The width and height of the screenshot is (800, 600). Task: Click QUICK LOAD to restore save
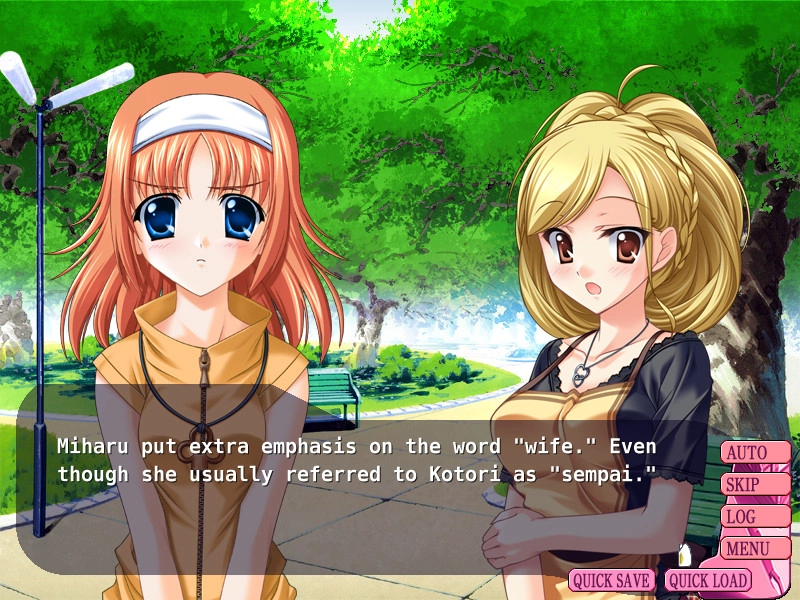click(707, 580)
